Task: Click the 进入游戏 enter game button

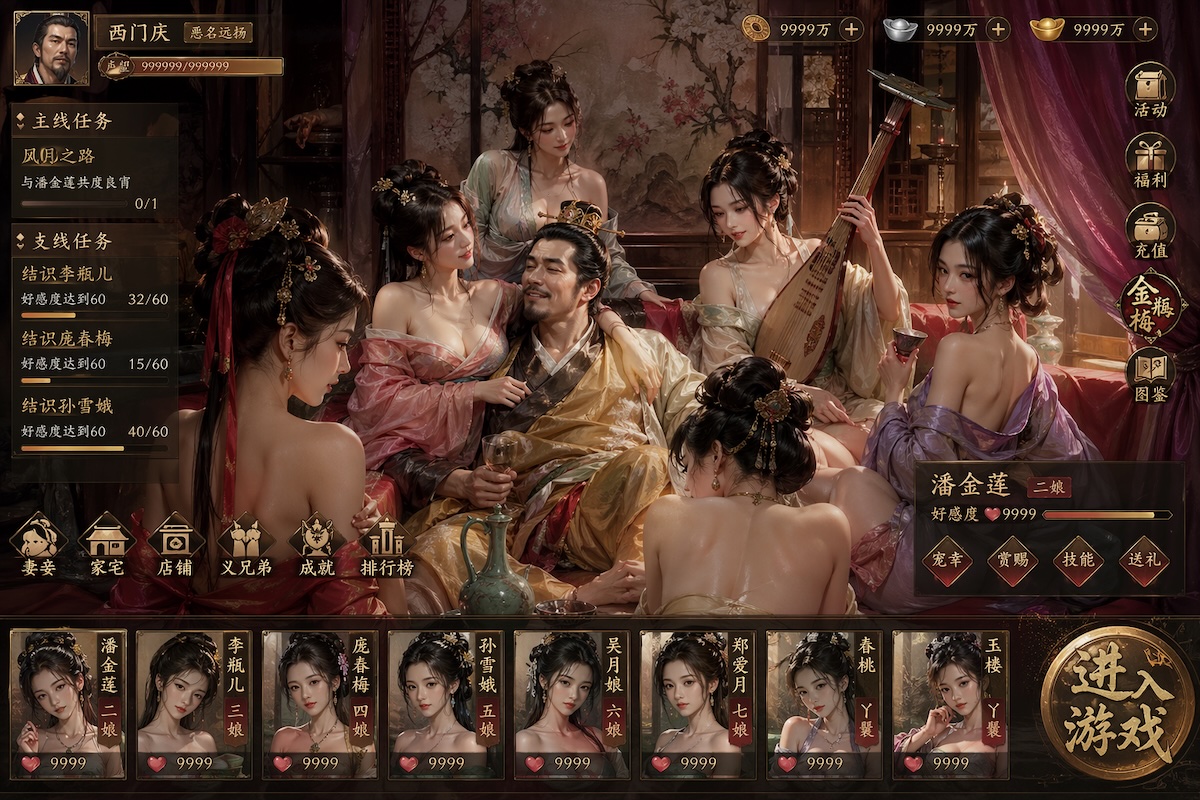Action: click(x=1118, y=705)
